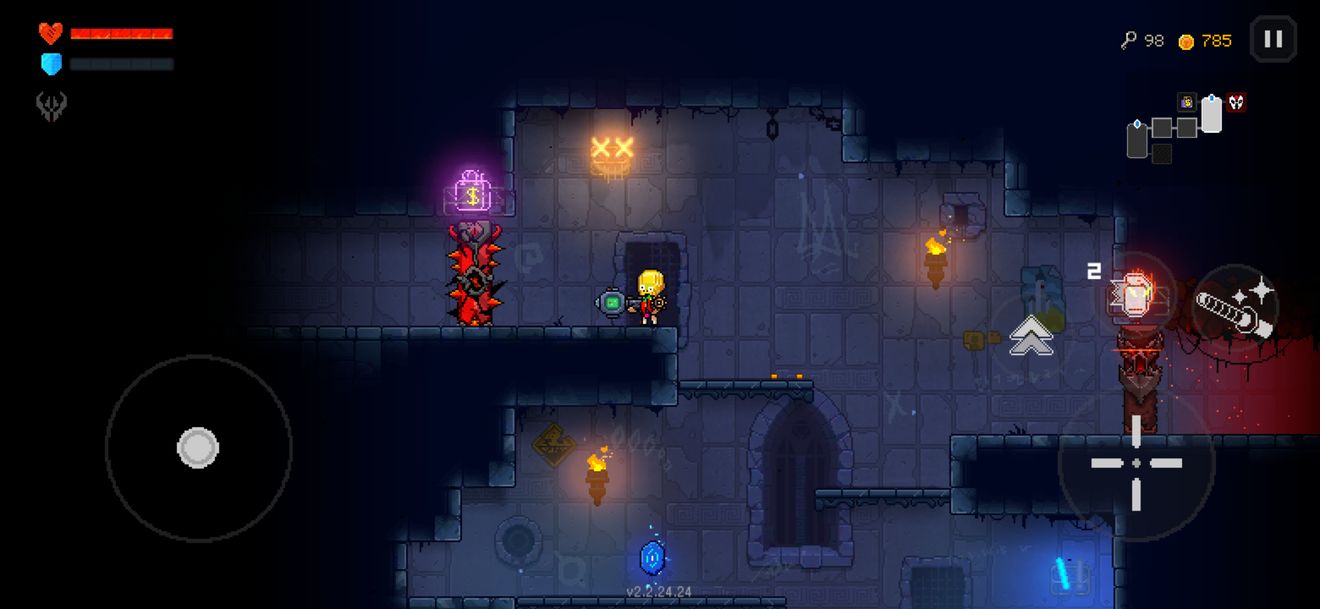
Task: Activate the sparkling weapon skill button
Action: [x=1236, y=308]
